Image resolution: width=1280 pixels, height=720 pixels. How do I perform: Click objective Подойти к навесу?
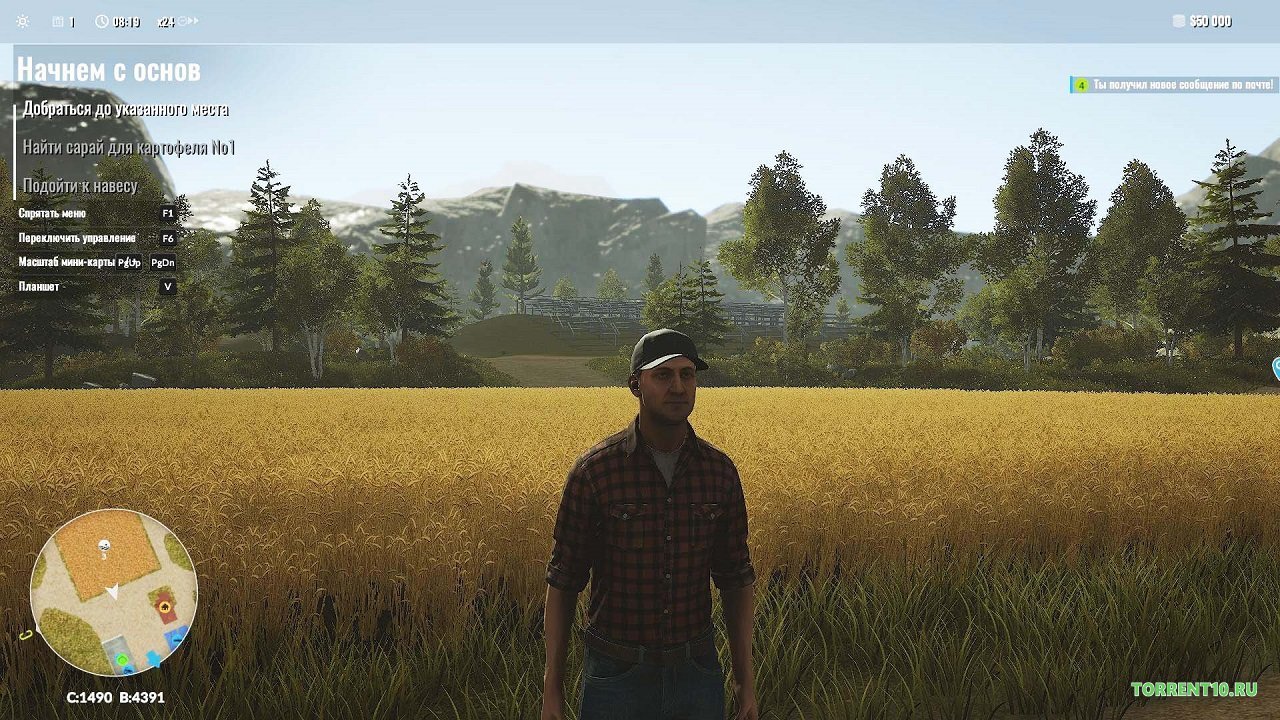point(79,187)
